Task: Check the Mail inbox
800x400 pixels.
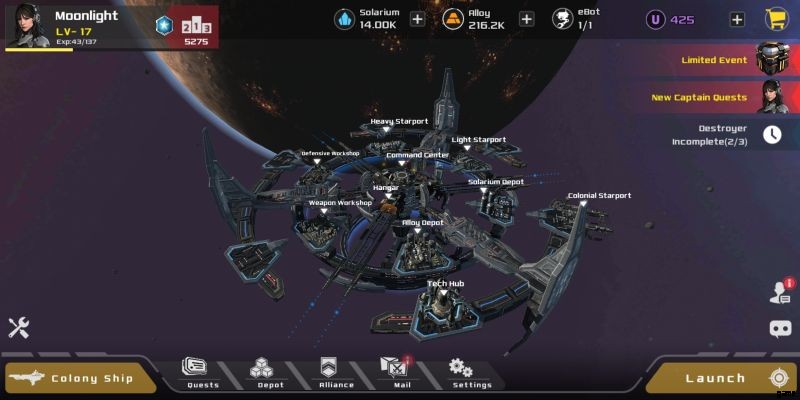Action: pos(402,372)
